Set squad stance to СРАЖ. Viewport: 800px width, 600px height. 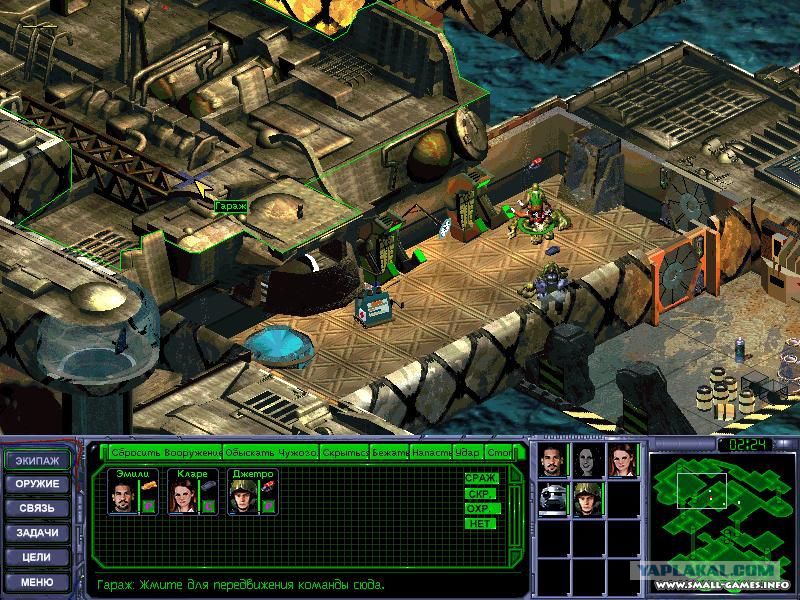coord(479,478)
